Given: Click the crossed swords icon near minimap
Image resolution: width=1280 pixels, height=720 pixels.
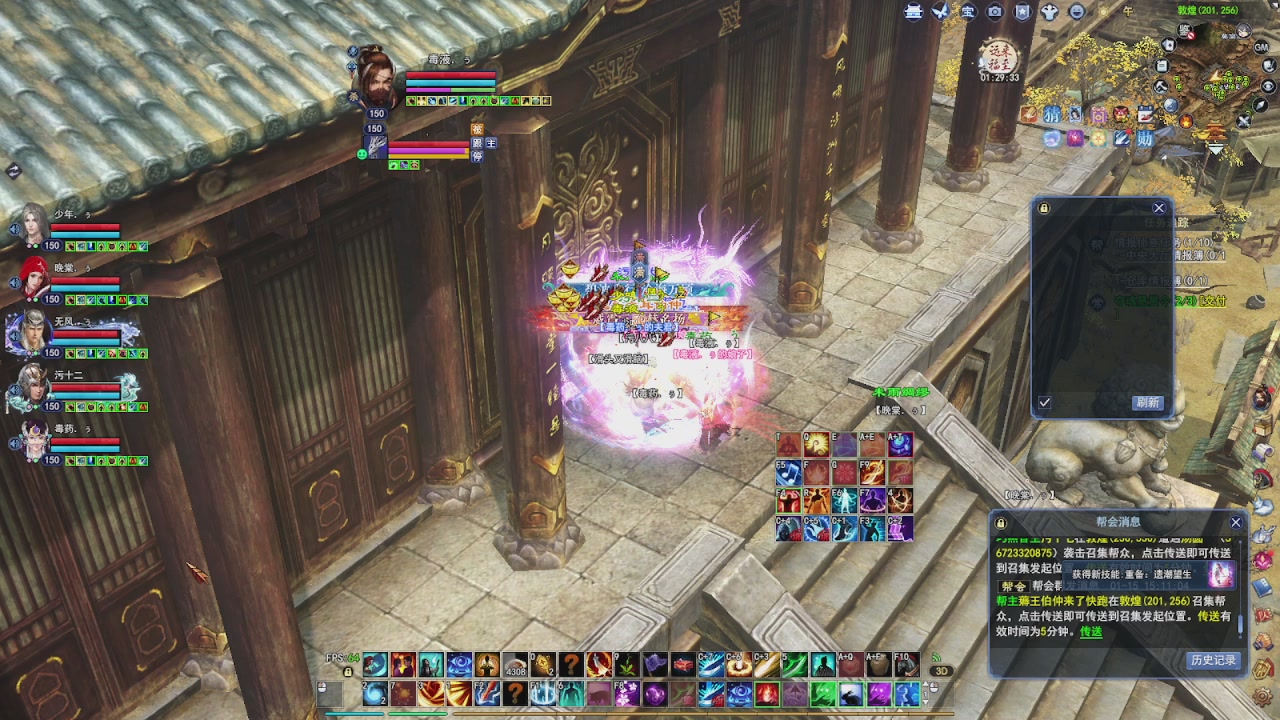Looking at the screenshot, I should point(1244,121).
